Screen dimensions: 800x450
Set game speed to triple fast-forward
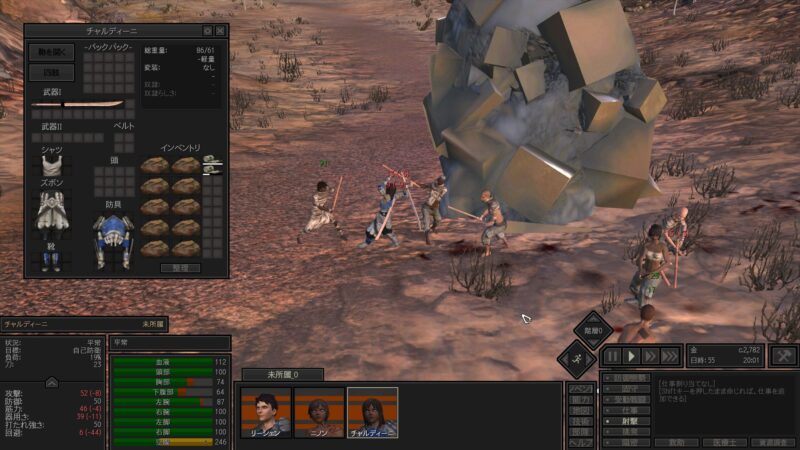[671, 356]
